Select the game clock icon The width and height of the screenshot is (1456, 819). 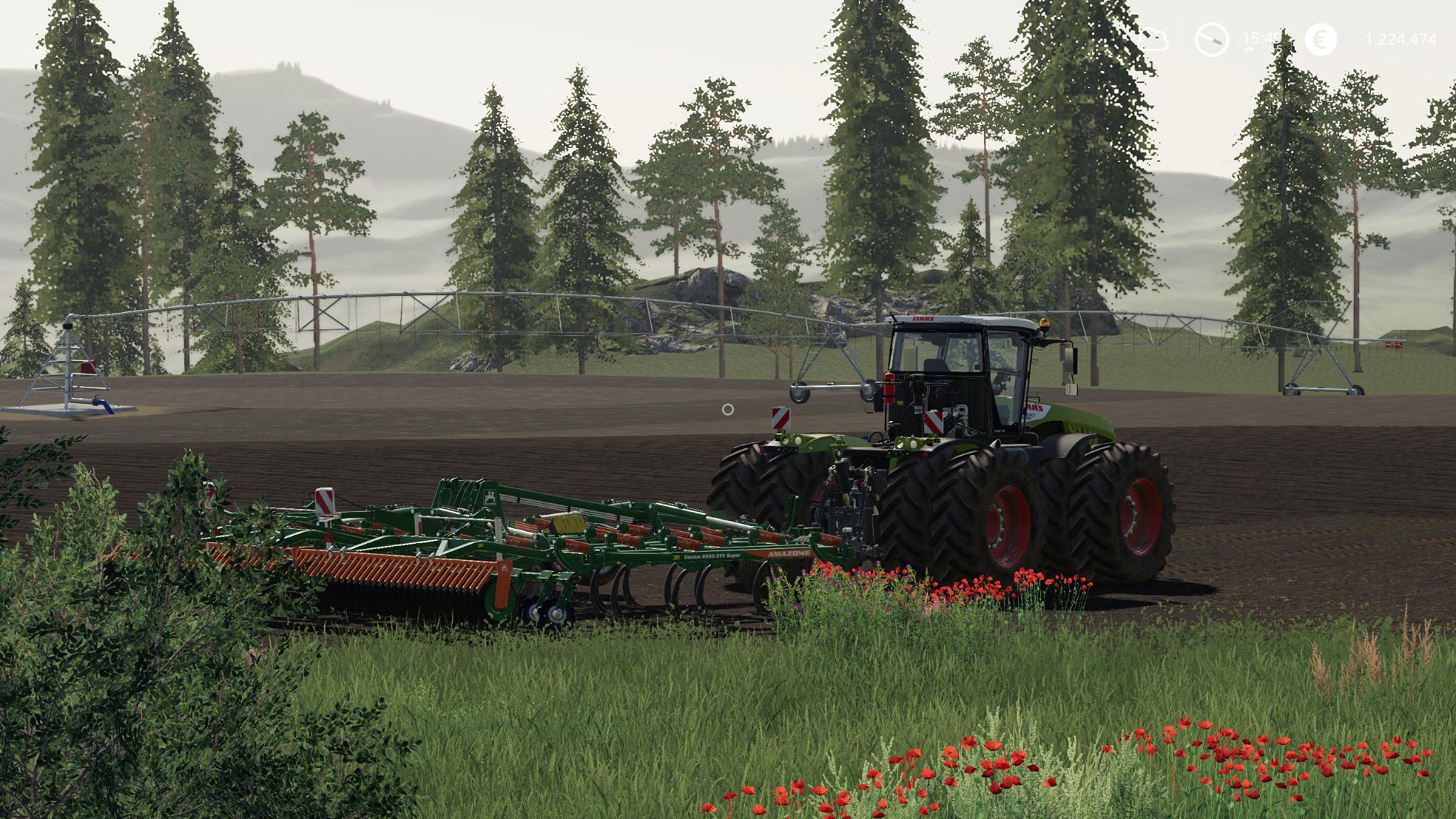[x=1211, y=39]
